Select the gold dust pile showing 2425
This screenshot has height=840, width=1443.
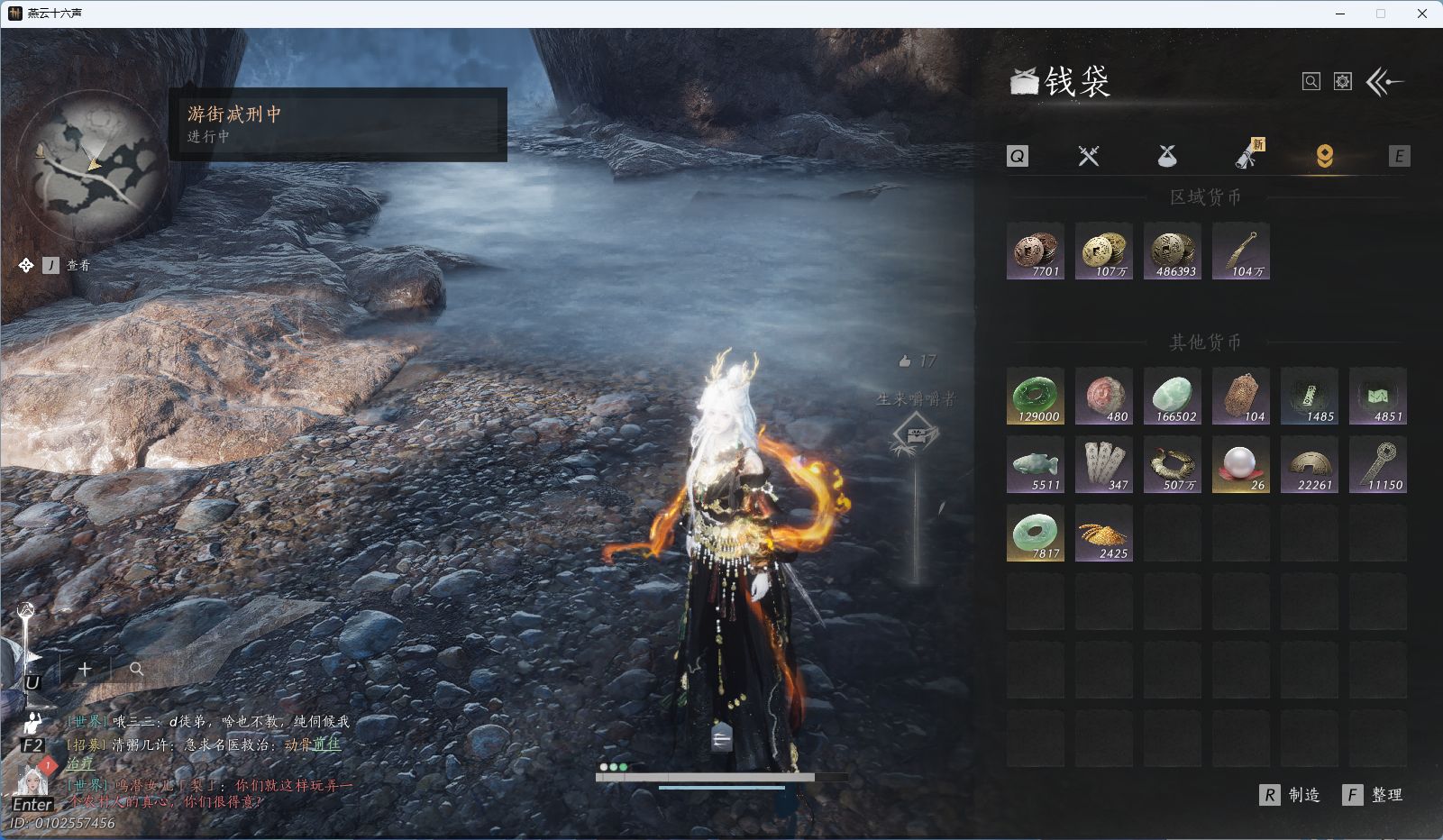1104,533
